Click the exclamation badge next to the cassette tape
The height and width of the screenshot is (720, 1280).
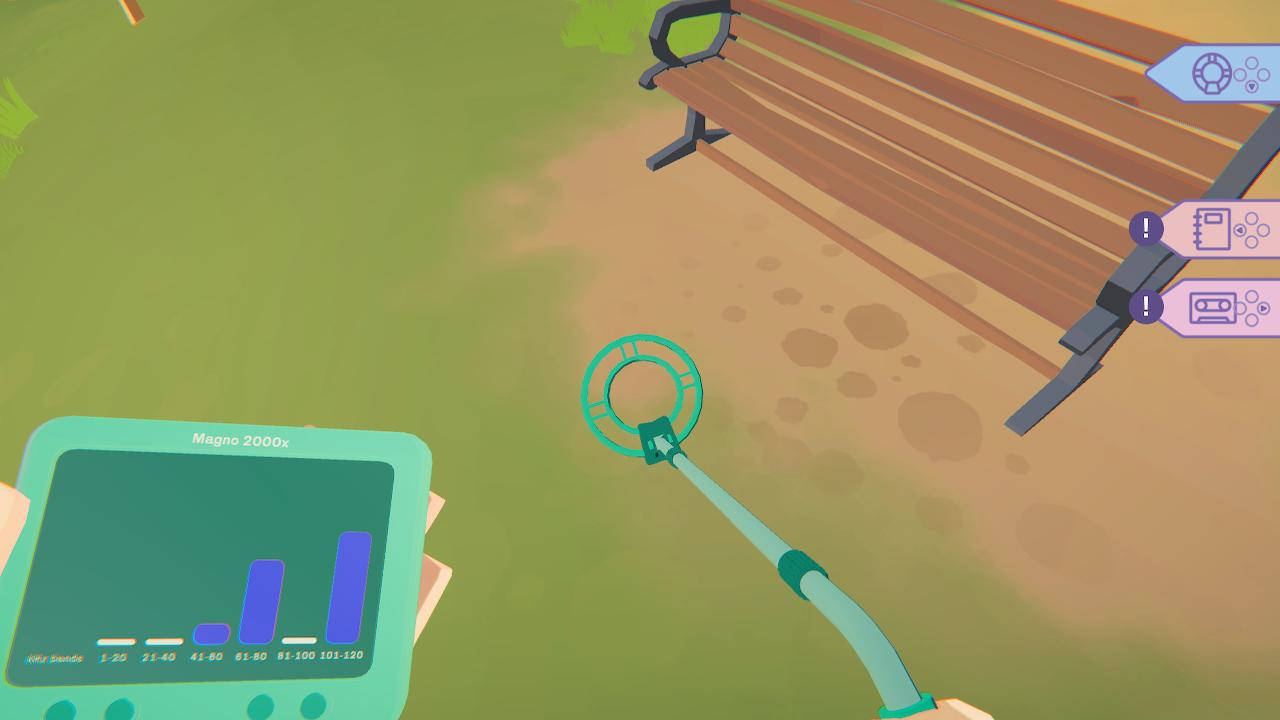pyautogui.click(x=1146, y=308)
